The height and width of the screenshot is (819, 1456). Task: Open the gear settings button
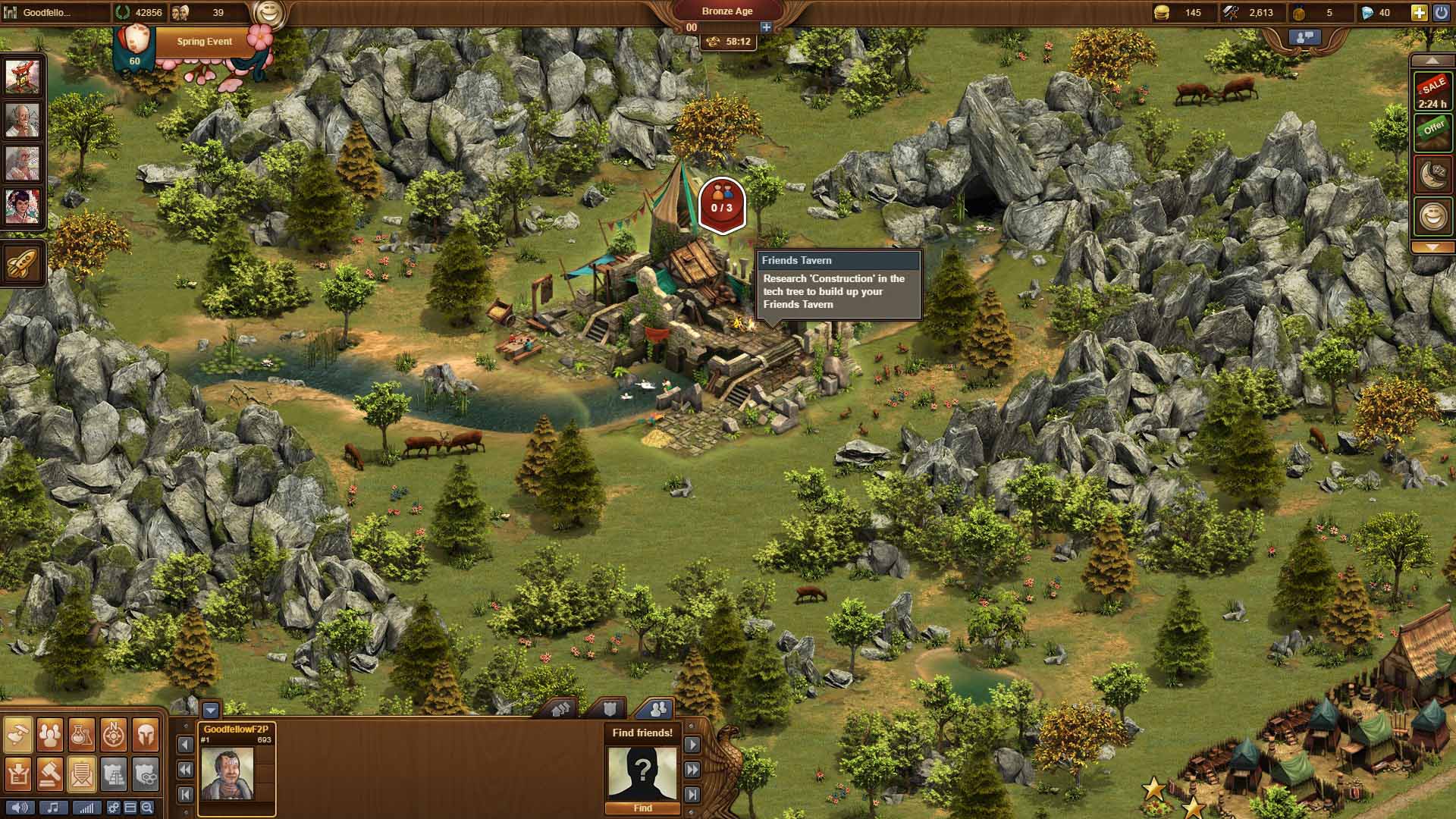pyautogui.click(x=114, y=808)
